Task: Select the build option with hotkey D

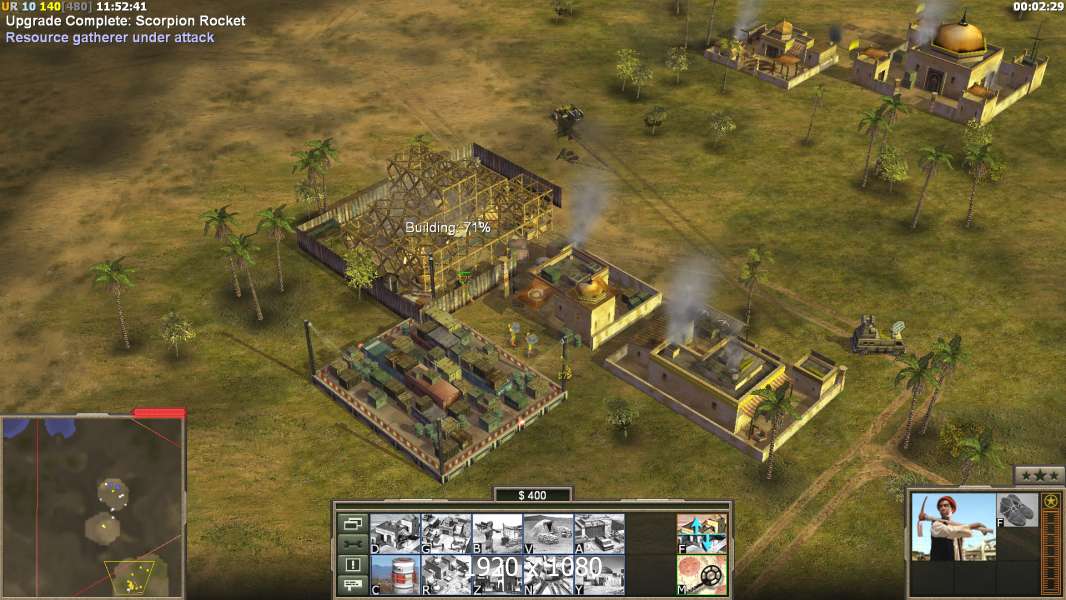Action: point(395,533)
